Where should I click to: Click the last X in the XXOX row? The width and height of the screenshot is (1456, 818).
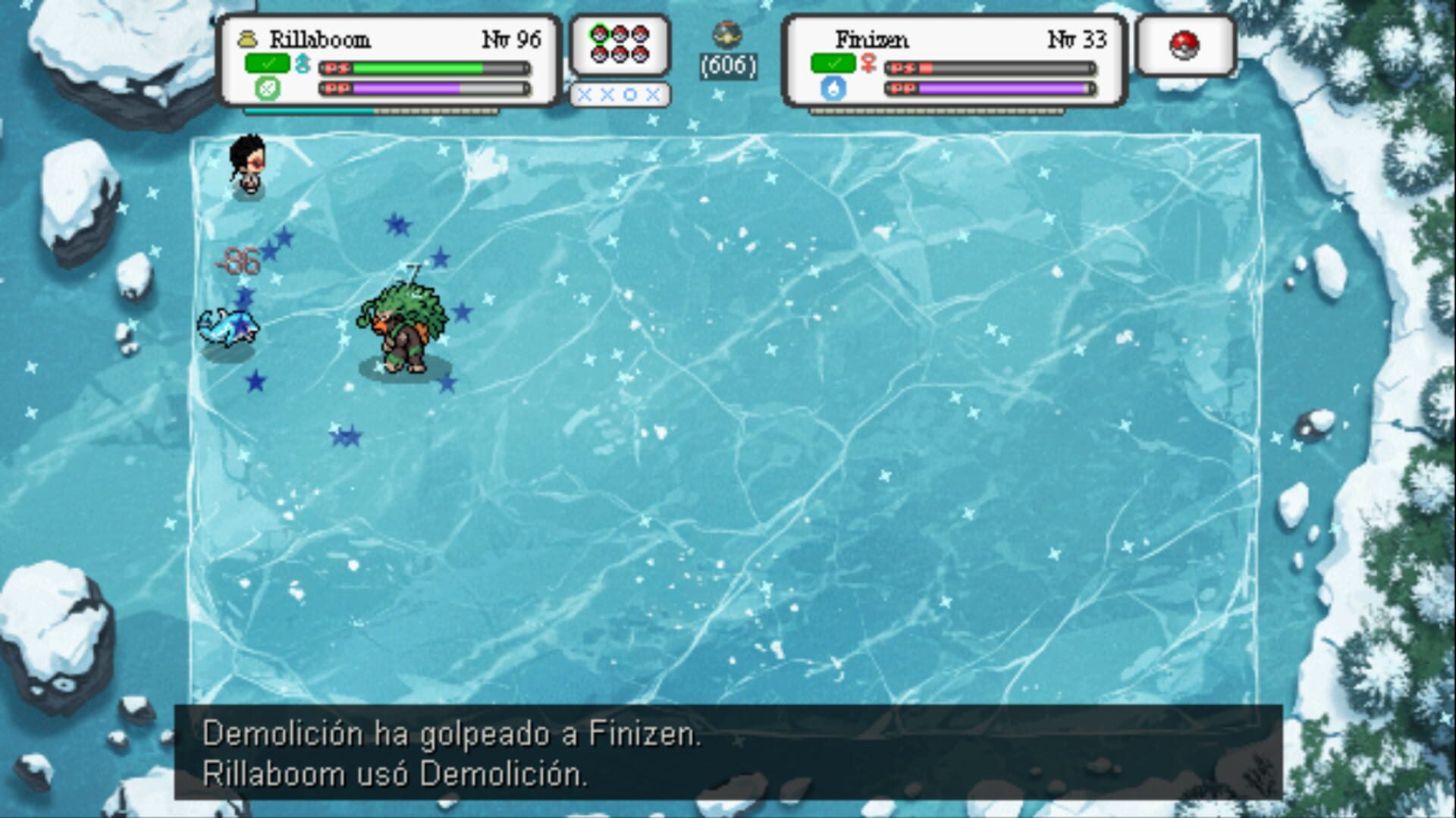(x=654, y=96)
